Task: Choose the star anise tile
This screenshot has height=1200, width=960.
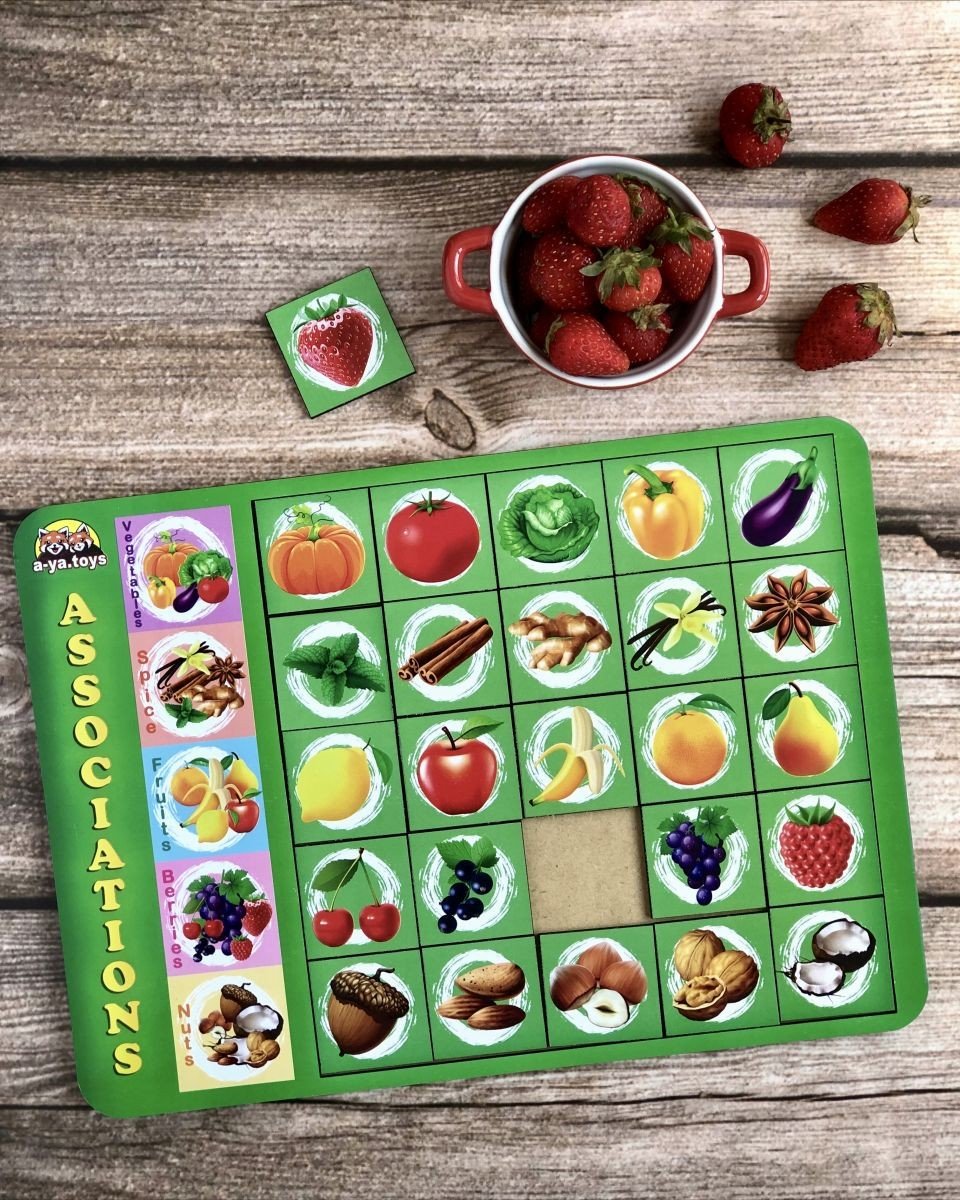Action: [x=791, y=609]
